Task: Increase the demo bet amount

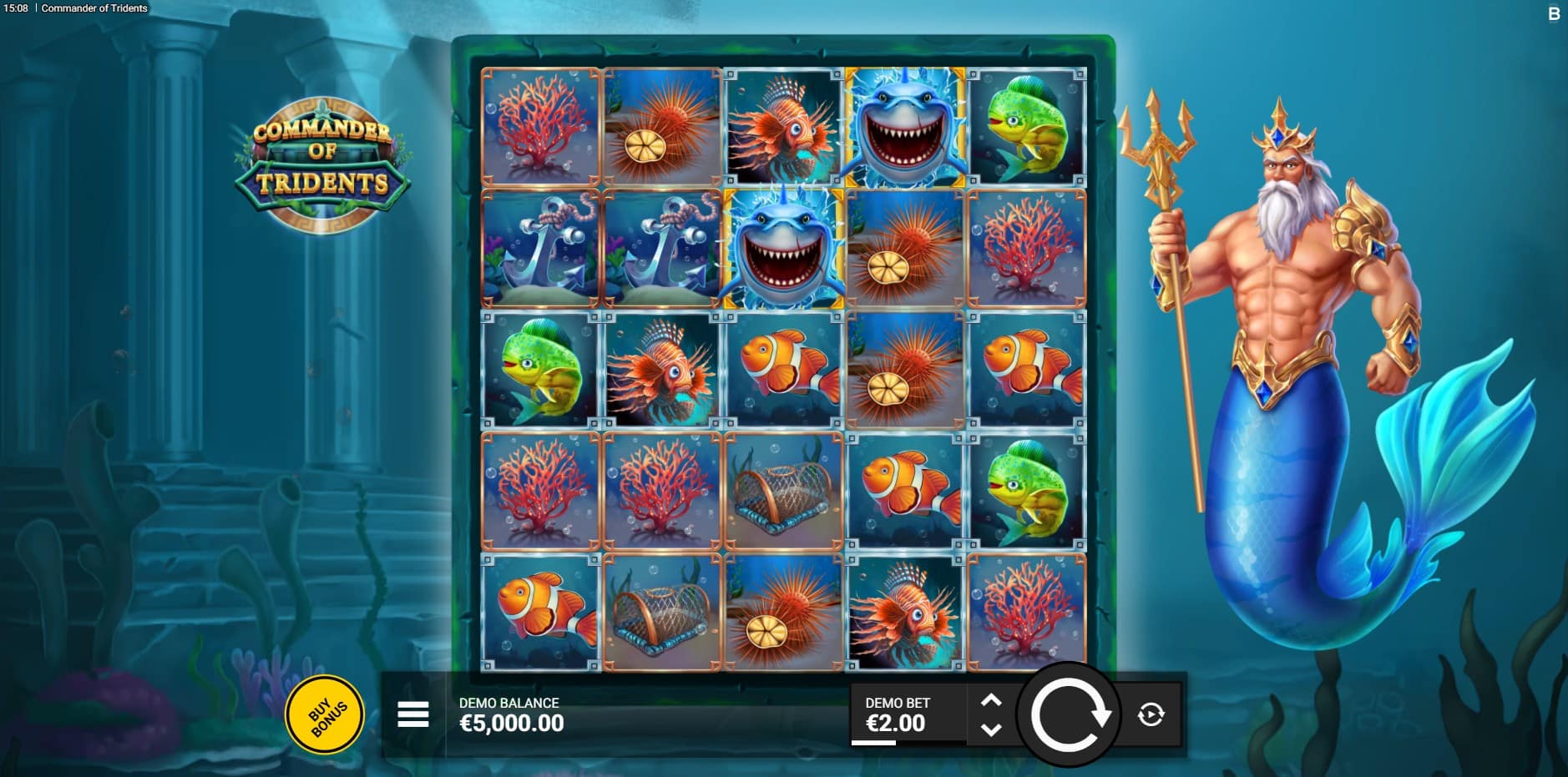Action: (991, 701)
